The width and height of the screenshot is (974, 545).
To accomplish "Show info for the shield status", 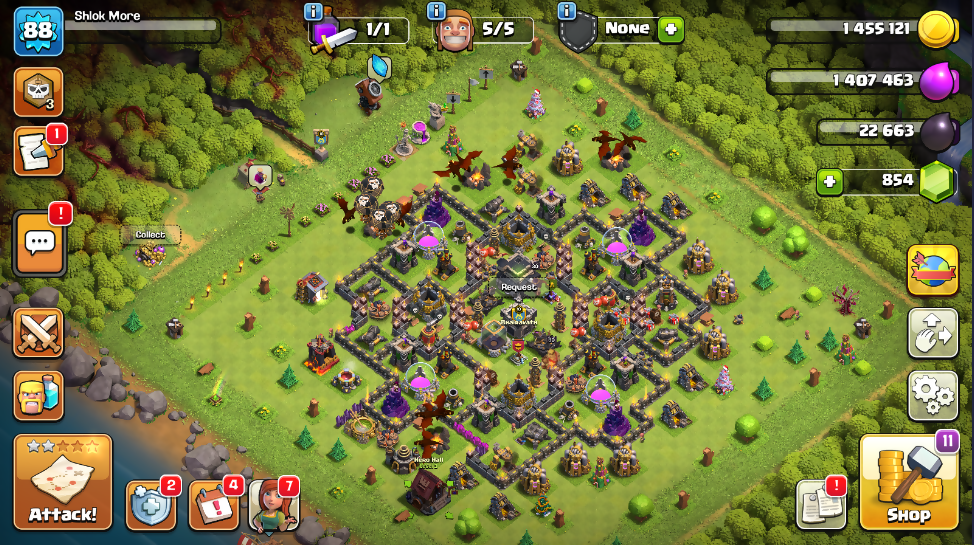I will 567,12.
